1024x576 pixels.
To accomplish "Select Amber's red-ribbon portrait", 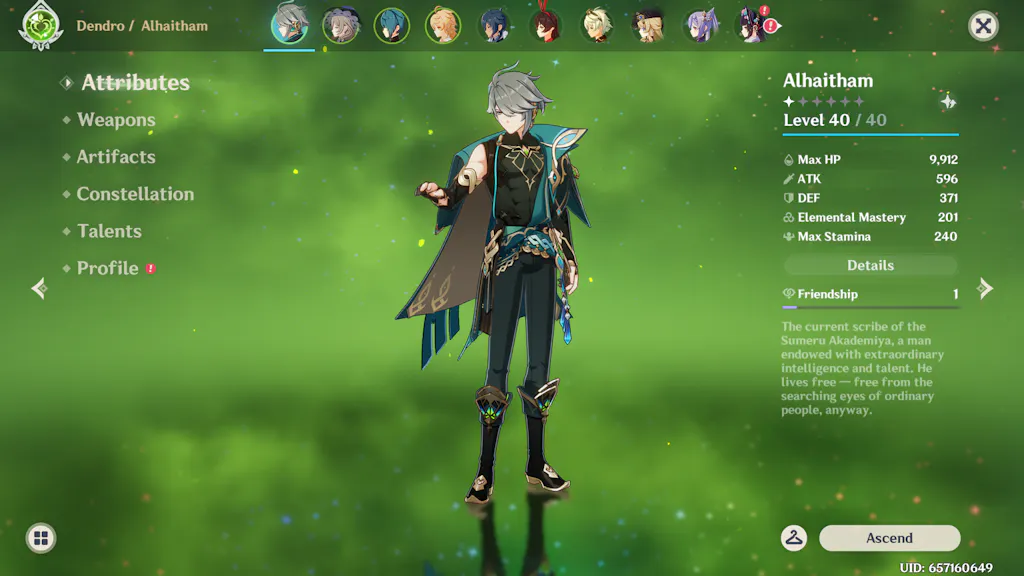I will pyautogui.click(x=546, y=26).
